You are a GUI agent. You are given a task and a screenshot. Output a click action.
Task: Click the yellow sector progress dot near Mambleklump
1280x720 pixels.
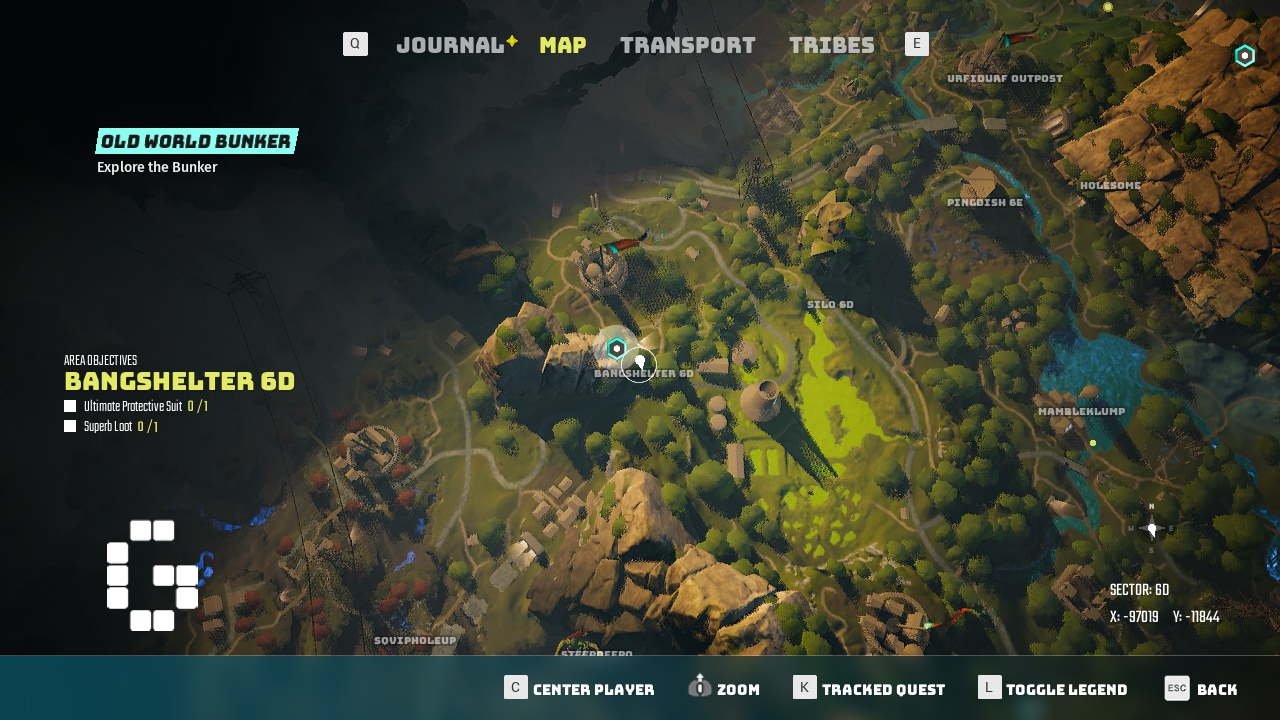pyautogui.click(x=1092, y=442)
